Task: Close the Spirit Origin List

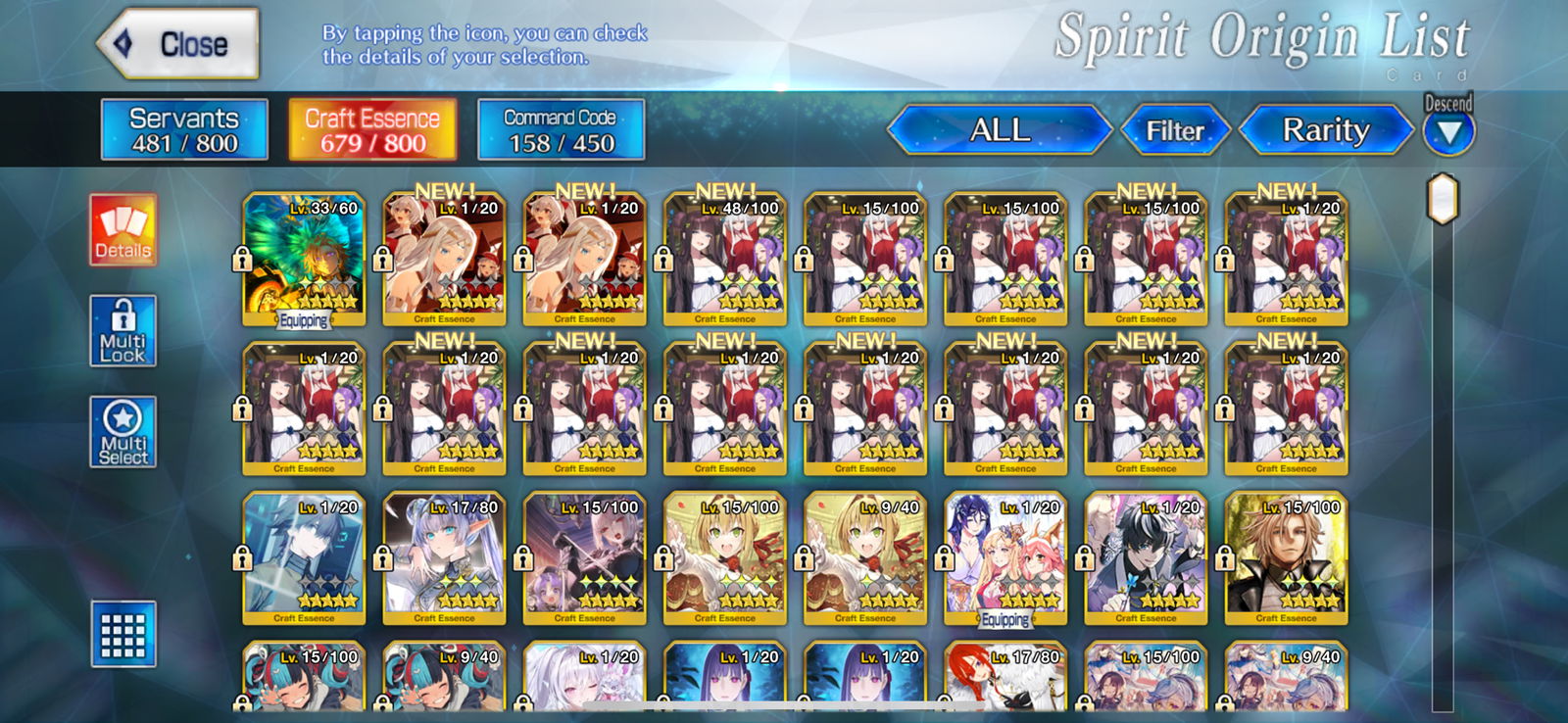Action: [x=178, y=44]
